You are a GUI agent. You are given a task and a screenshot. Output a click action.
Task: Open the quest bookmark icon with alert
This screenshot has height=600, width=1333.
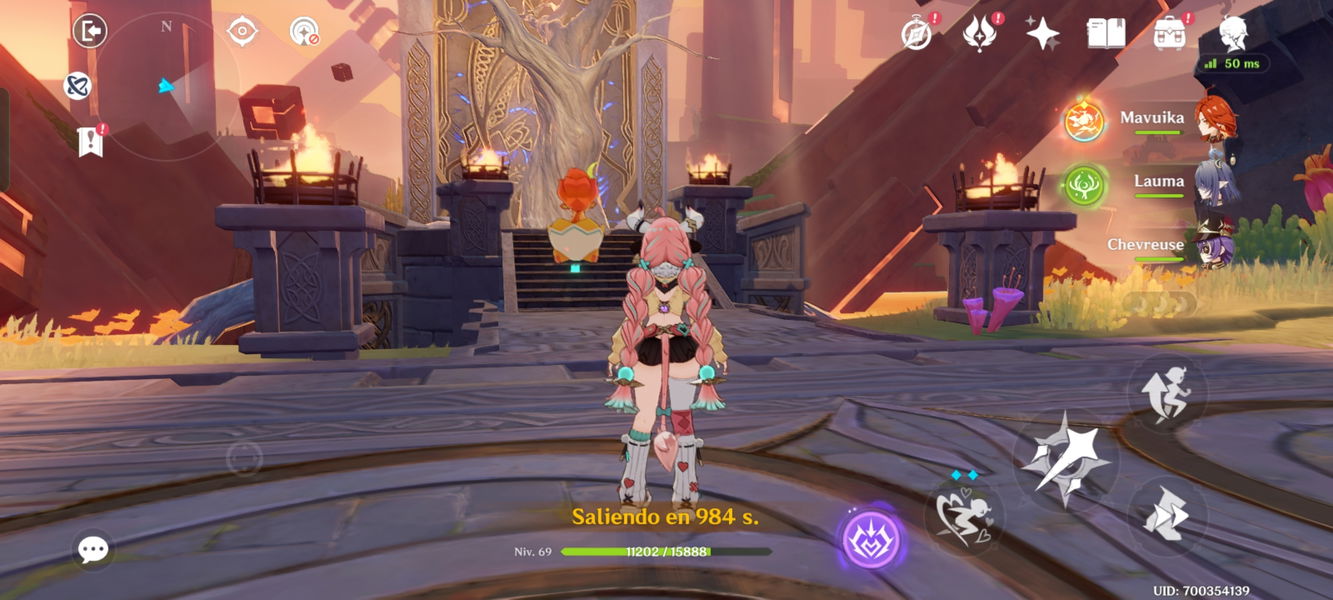(x=90, y=142)
